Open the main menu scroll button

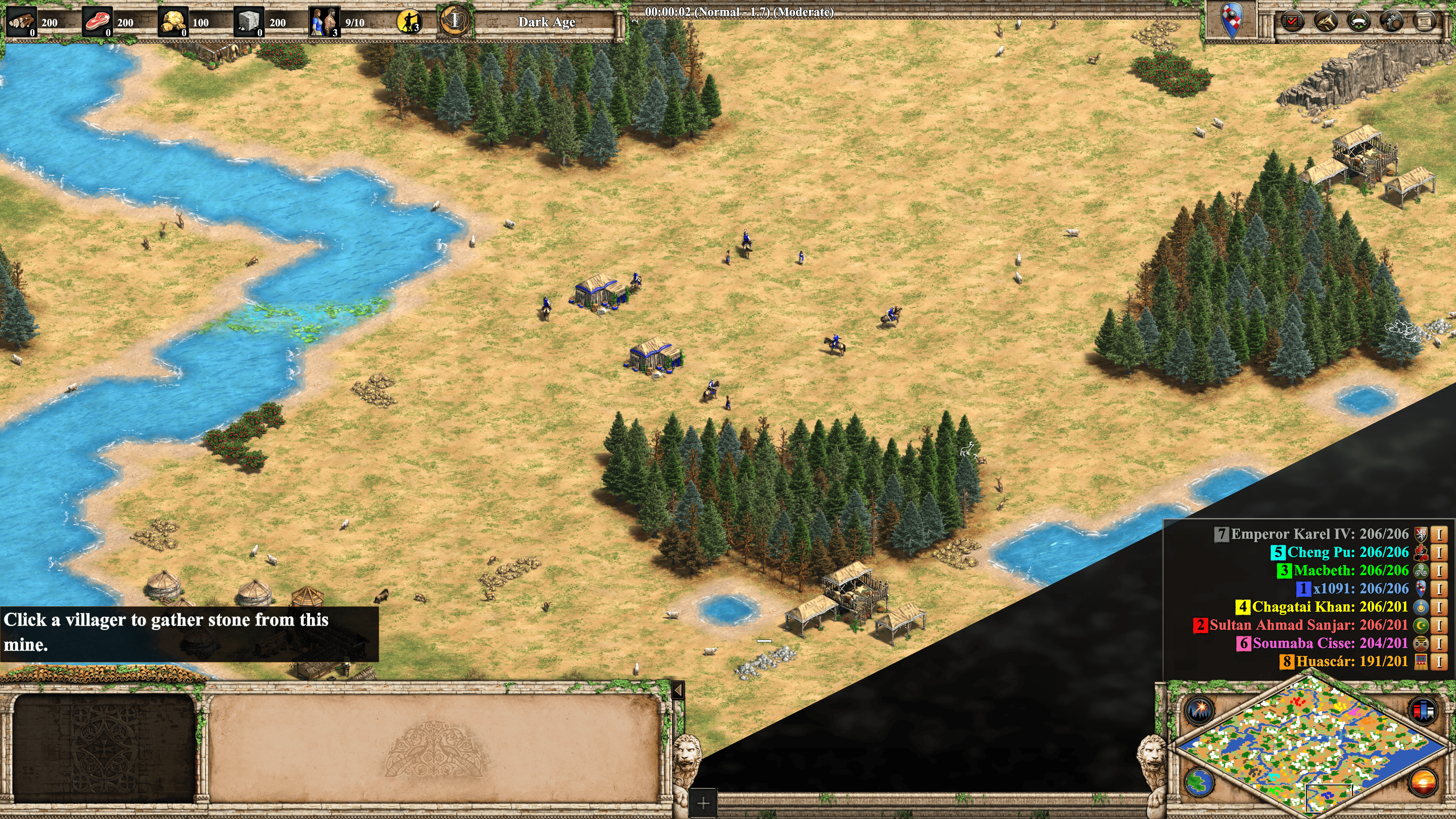[x=1425, y=22]
